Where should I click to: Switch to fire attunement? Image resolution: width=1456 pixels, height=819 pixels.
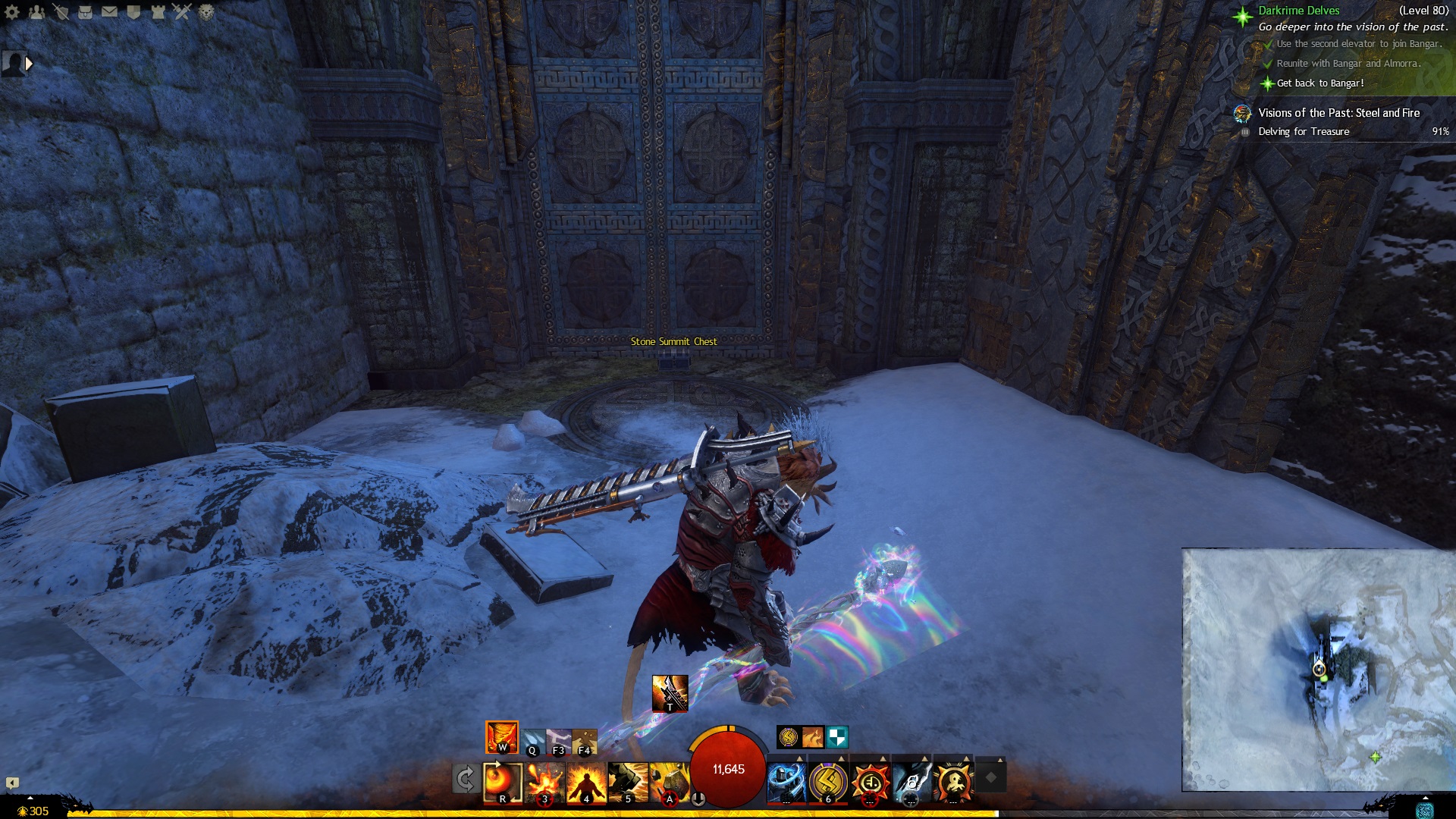click(x=502, y=737)
